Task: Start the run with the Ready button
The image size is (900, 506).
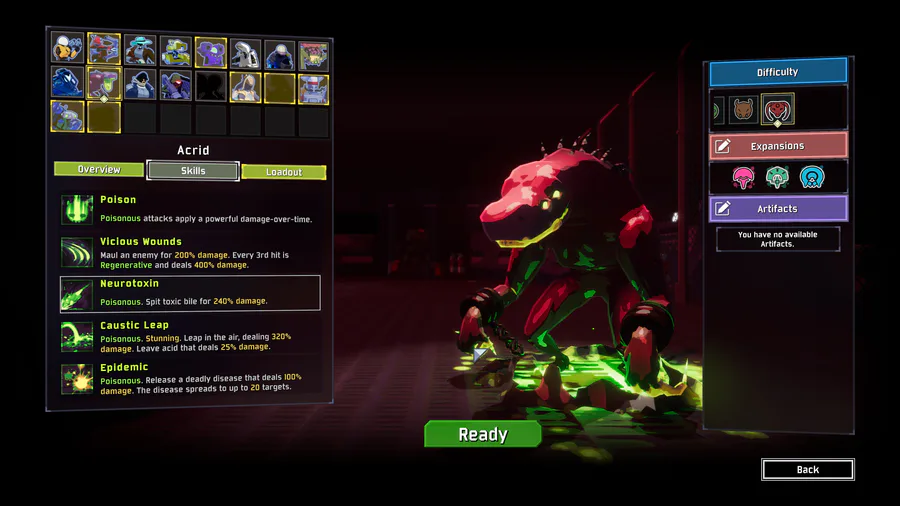Action: click(483, 434)
